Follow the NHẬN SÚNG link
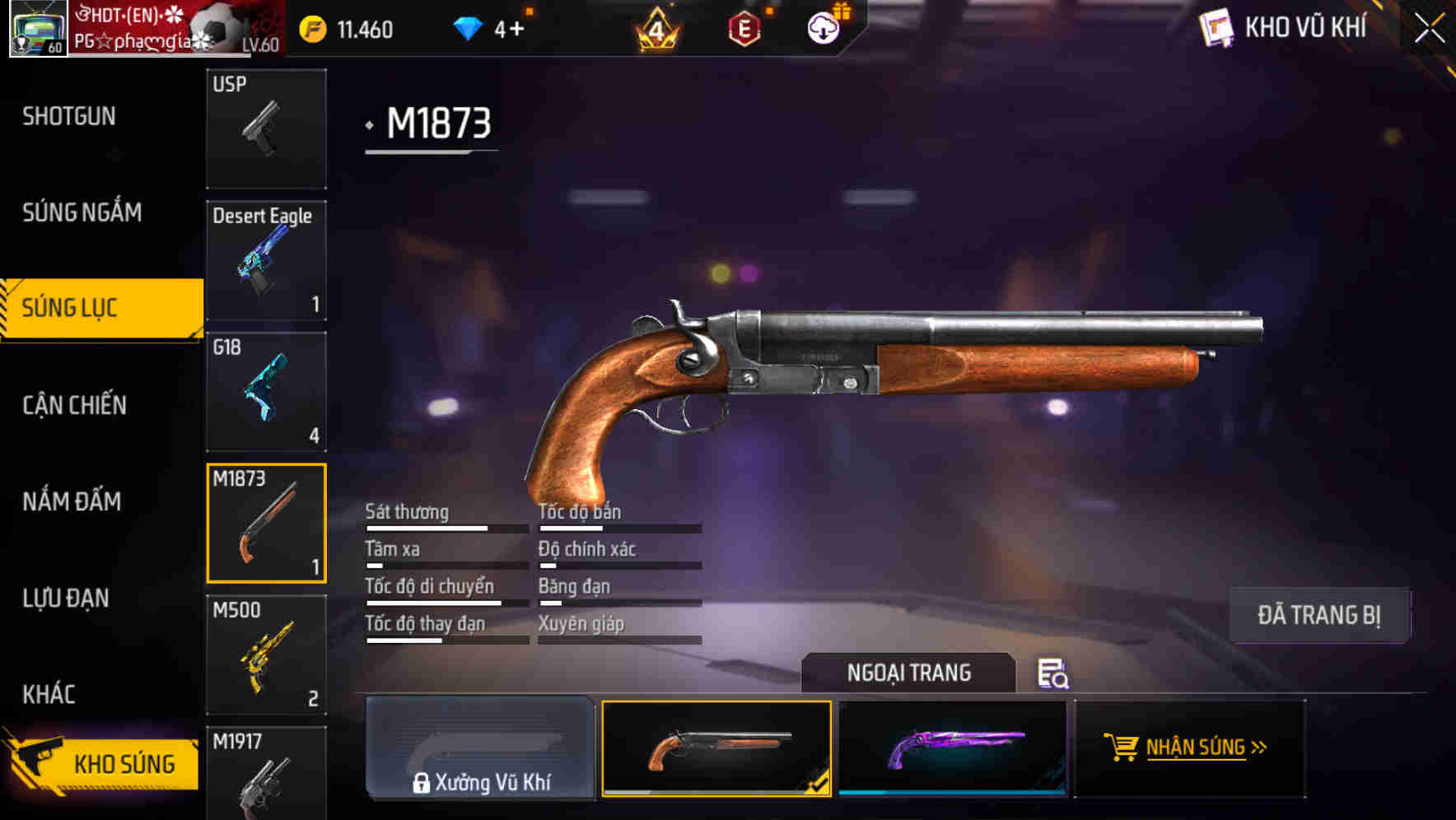 (x=1196, y=748)
